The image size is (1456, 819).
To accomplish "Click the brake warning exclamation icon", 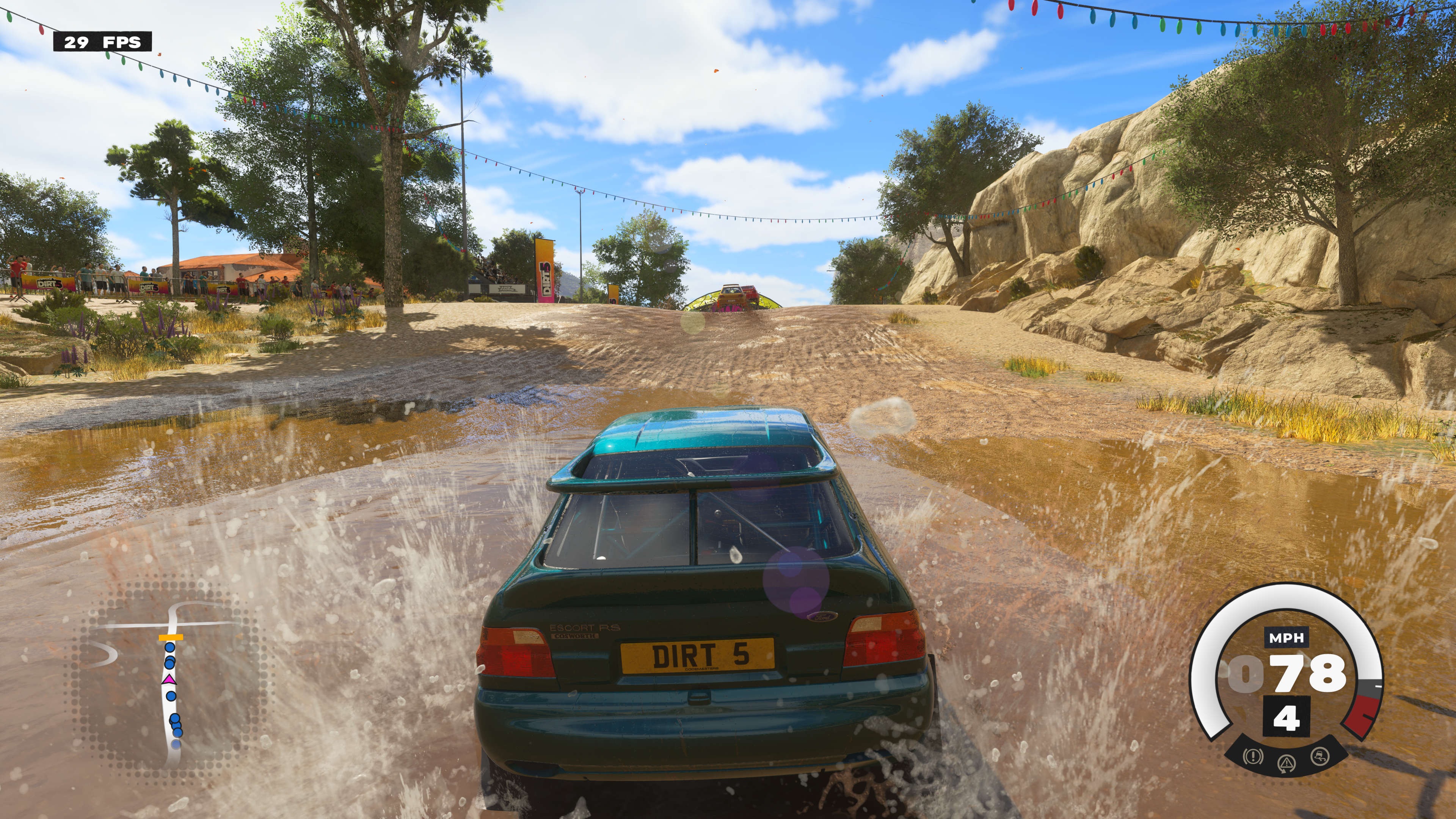I will [1253, 756].
